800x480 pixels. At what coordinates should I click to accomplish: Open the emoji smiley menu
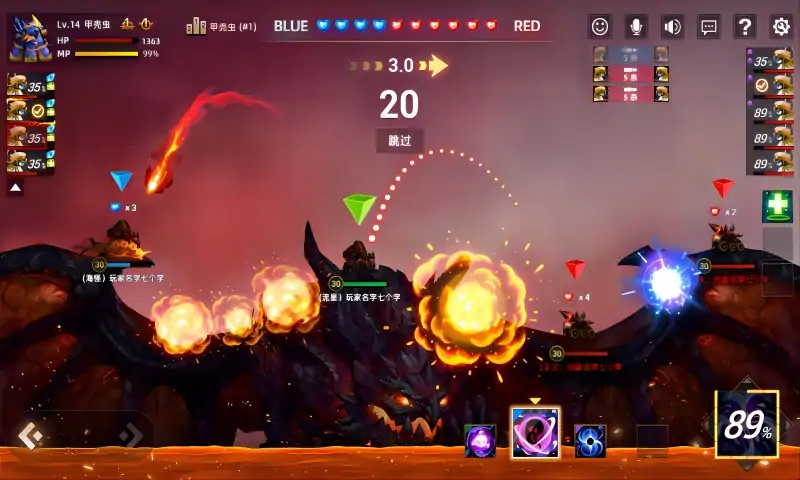pos(599,27)
